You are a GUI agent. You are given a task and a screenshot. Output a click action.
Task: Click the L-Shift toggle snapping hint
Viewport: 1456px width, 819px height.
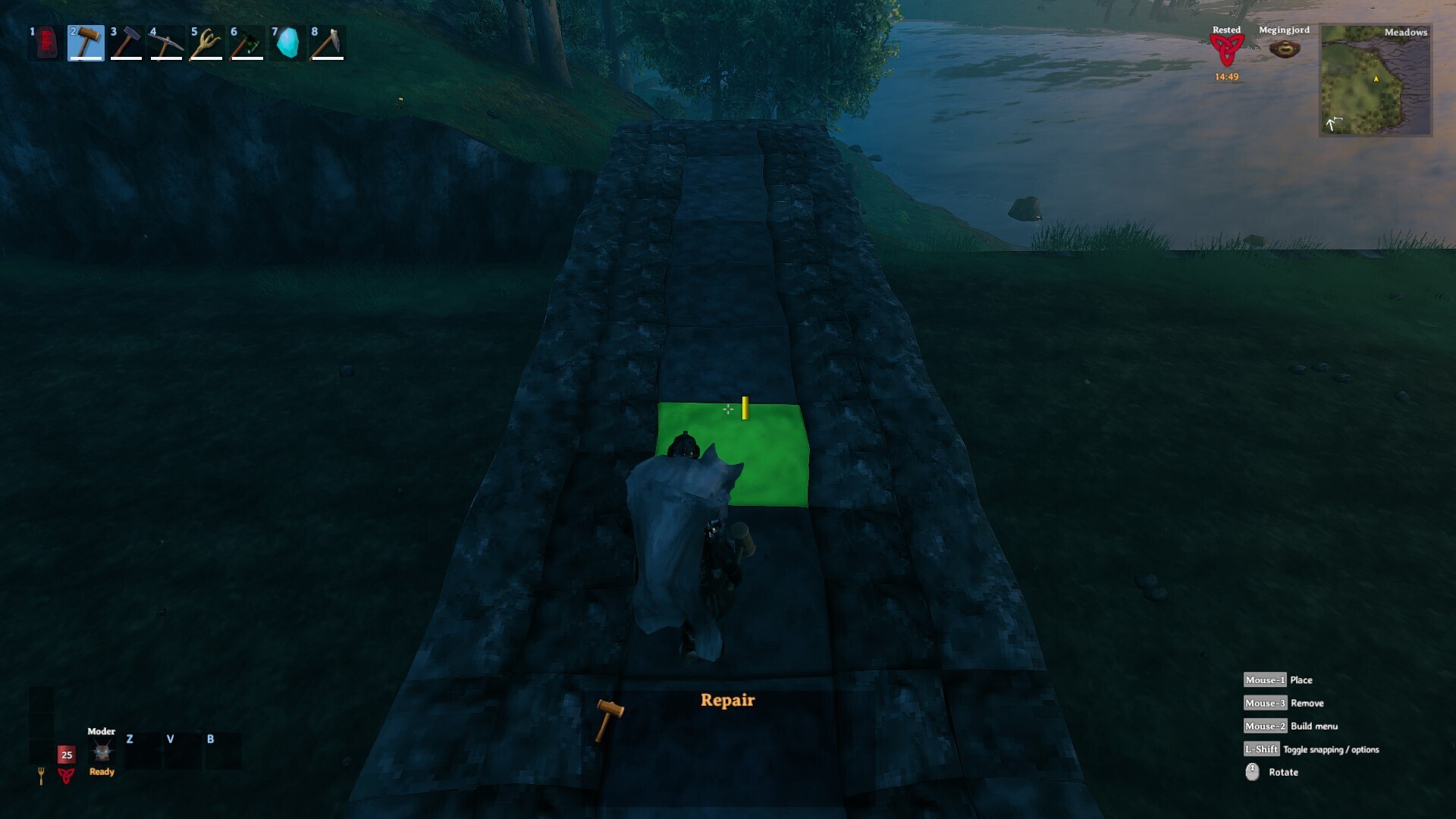tap(1261, 749)
